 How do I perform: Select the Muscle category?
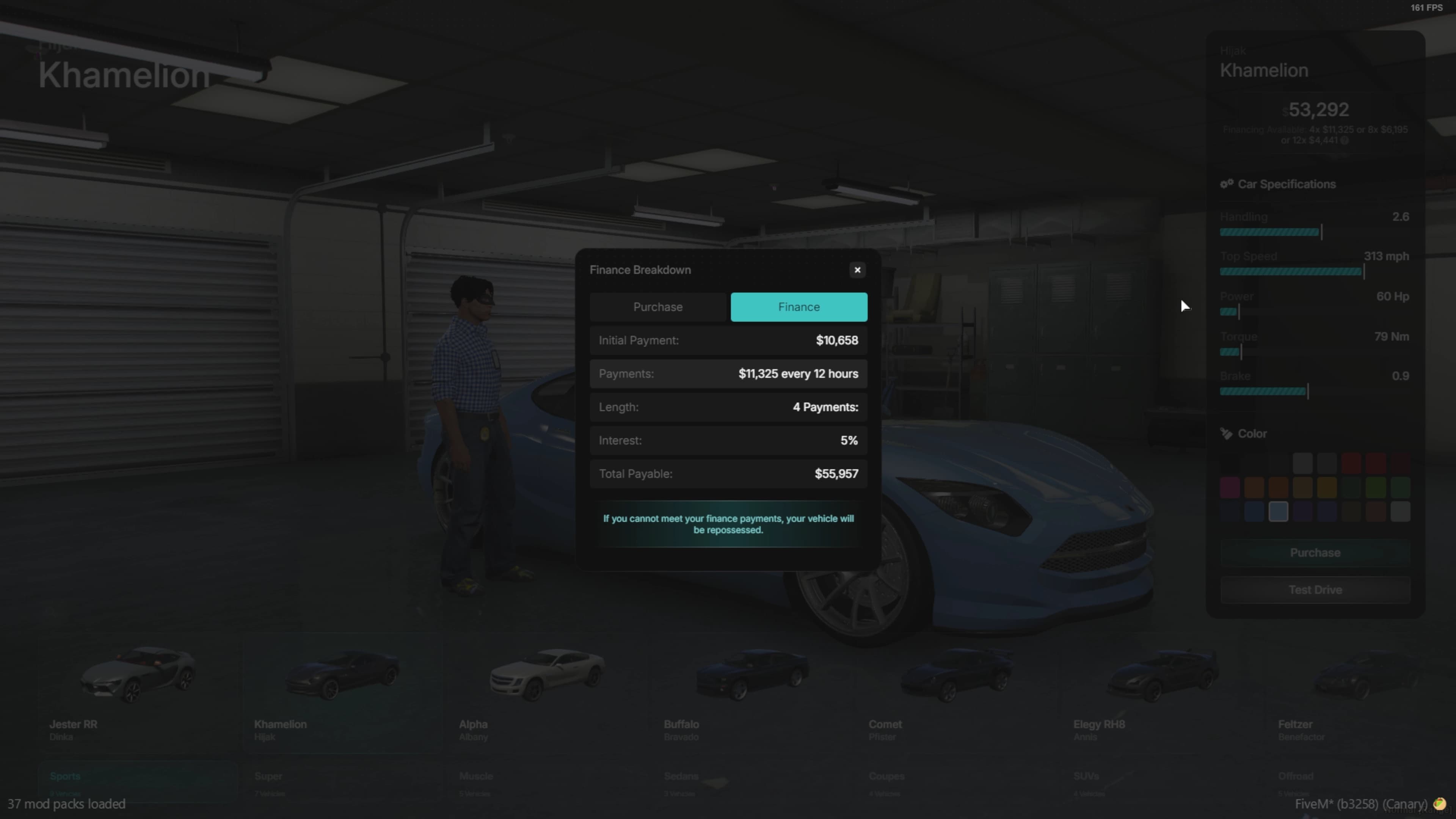(476, 776)
